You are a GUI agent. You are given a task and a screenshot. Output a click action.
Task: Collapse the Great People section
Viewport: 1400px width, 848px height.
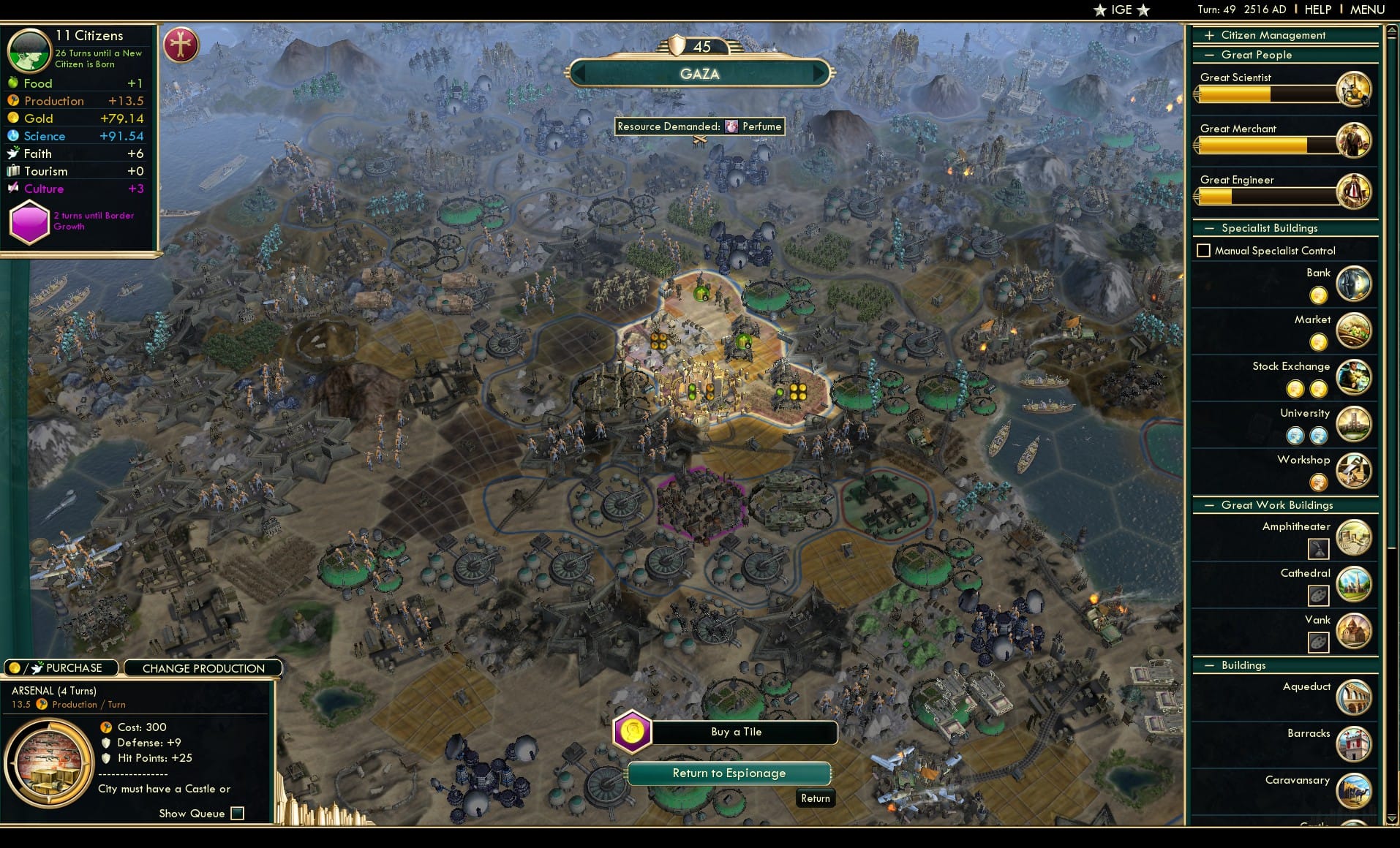(x=1208, y=54)
